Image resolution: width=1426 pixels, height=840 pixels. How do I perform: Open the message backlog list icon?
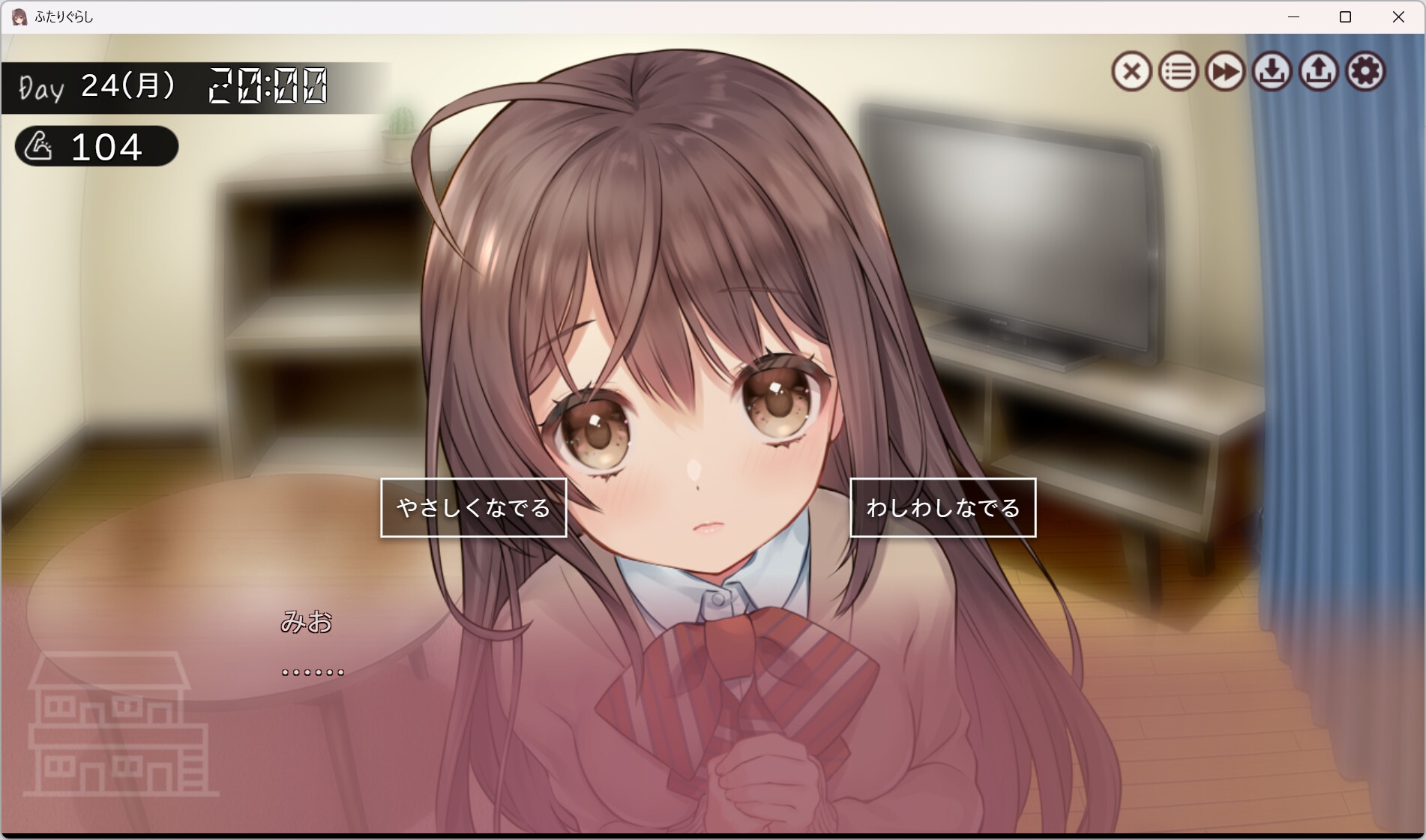1177,72
